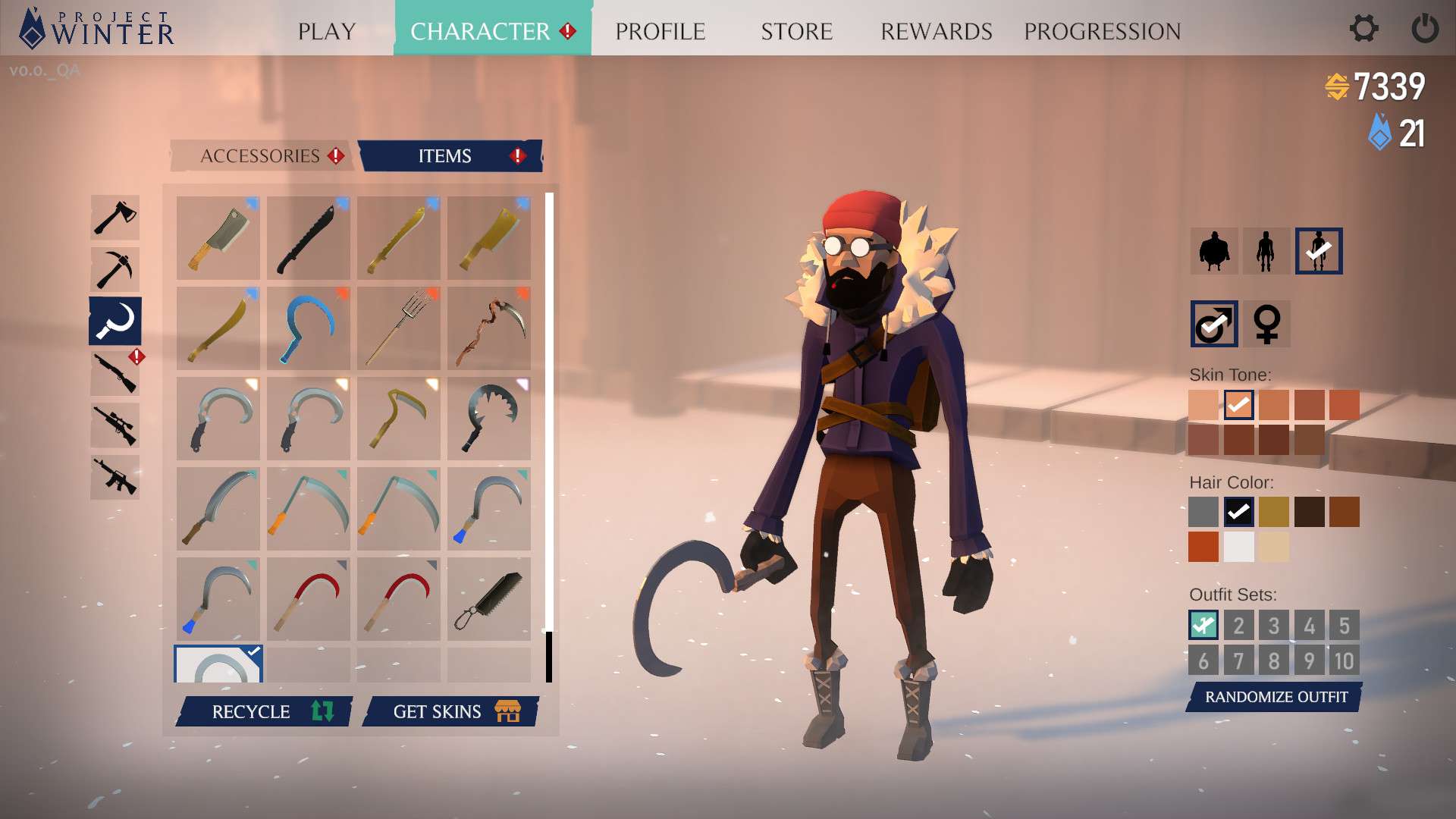Click the RECYCLE button
The width and height of the screenshot is (1456, 819).
[x=265, y=711]
